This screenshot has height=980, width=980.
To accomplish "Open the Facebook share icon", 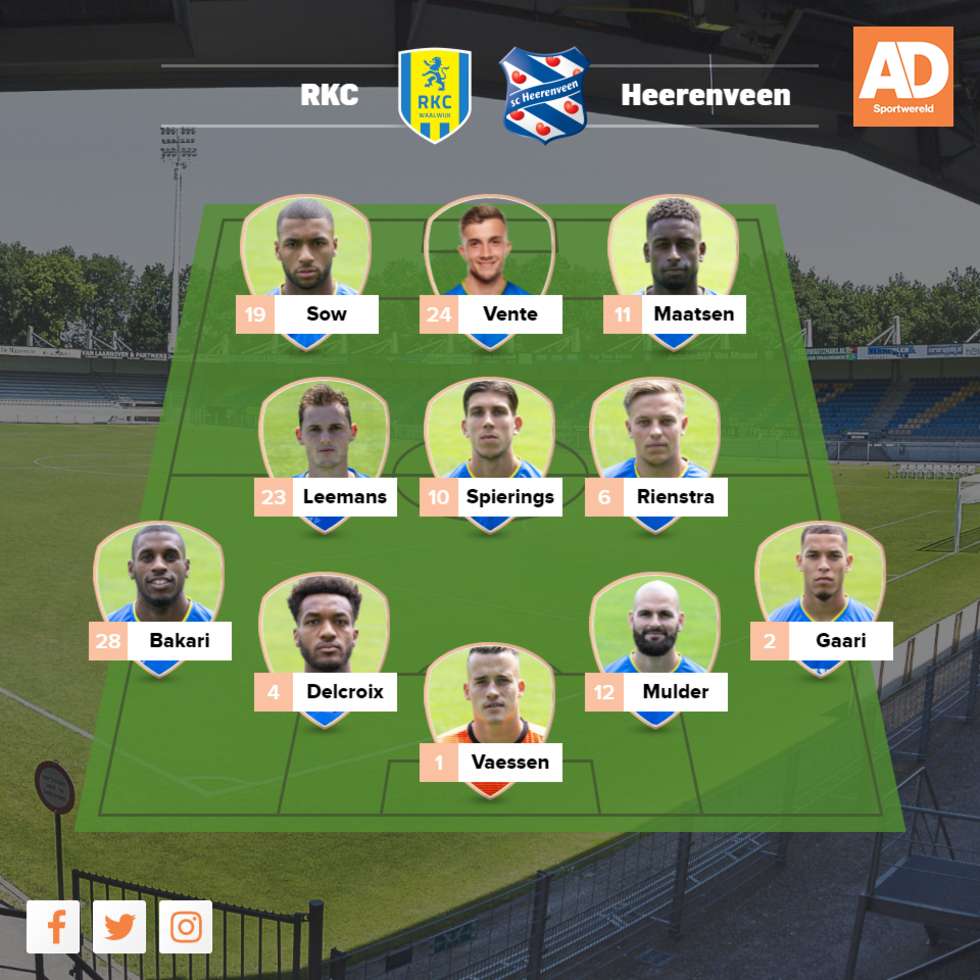I will coord(53,927).
